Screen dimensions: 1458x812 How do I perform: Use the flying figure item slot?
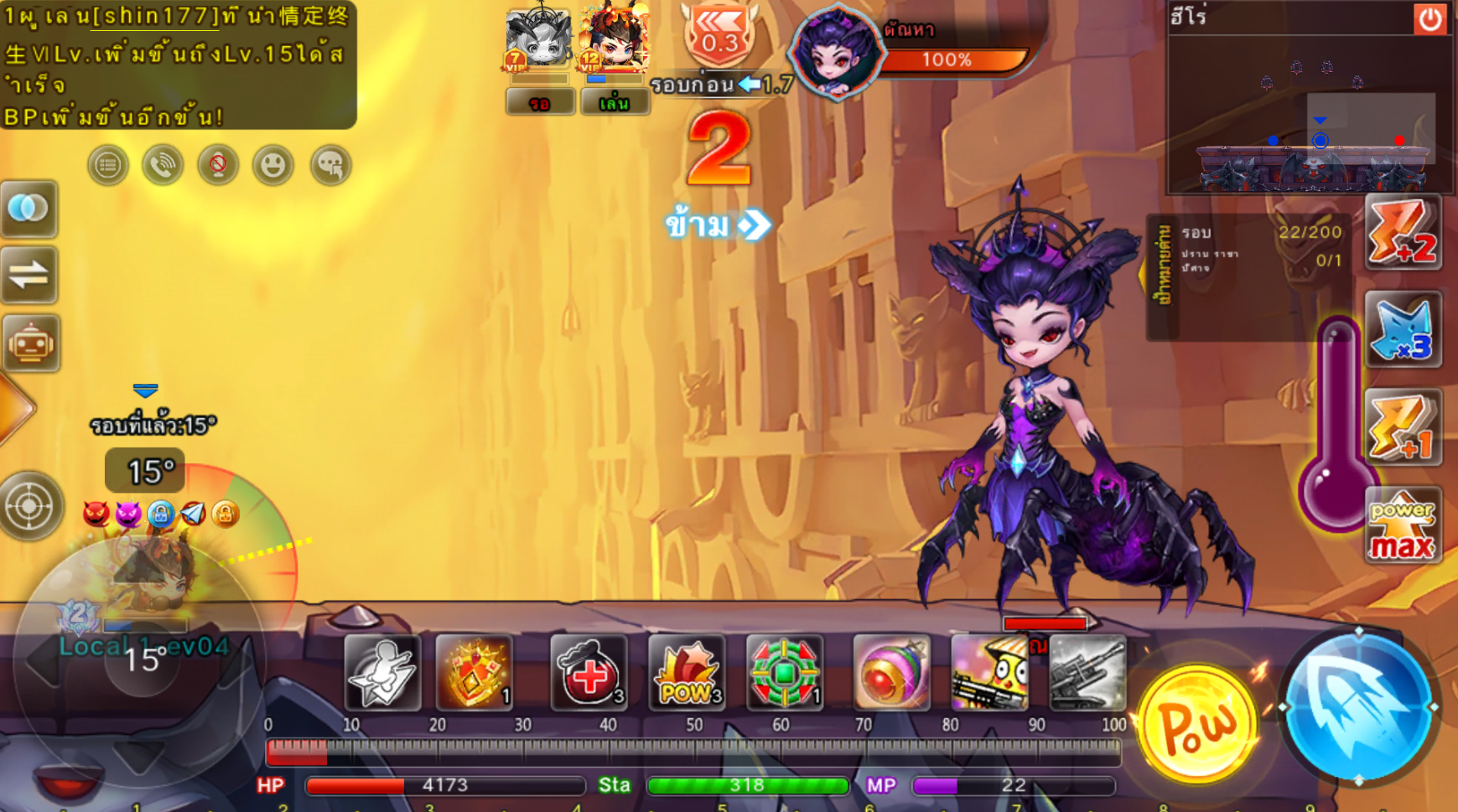(x=382, y=673)
